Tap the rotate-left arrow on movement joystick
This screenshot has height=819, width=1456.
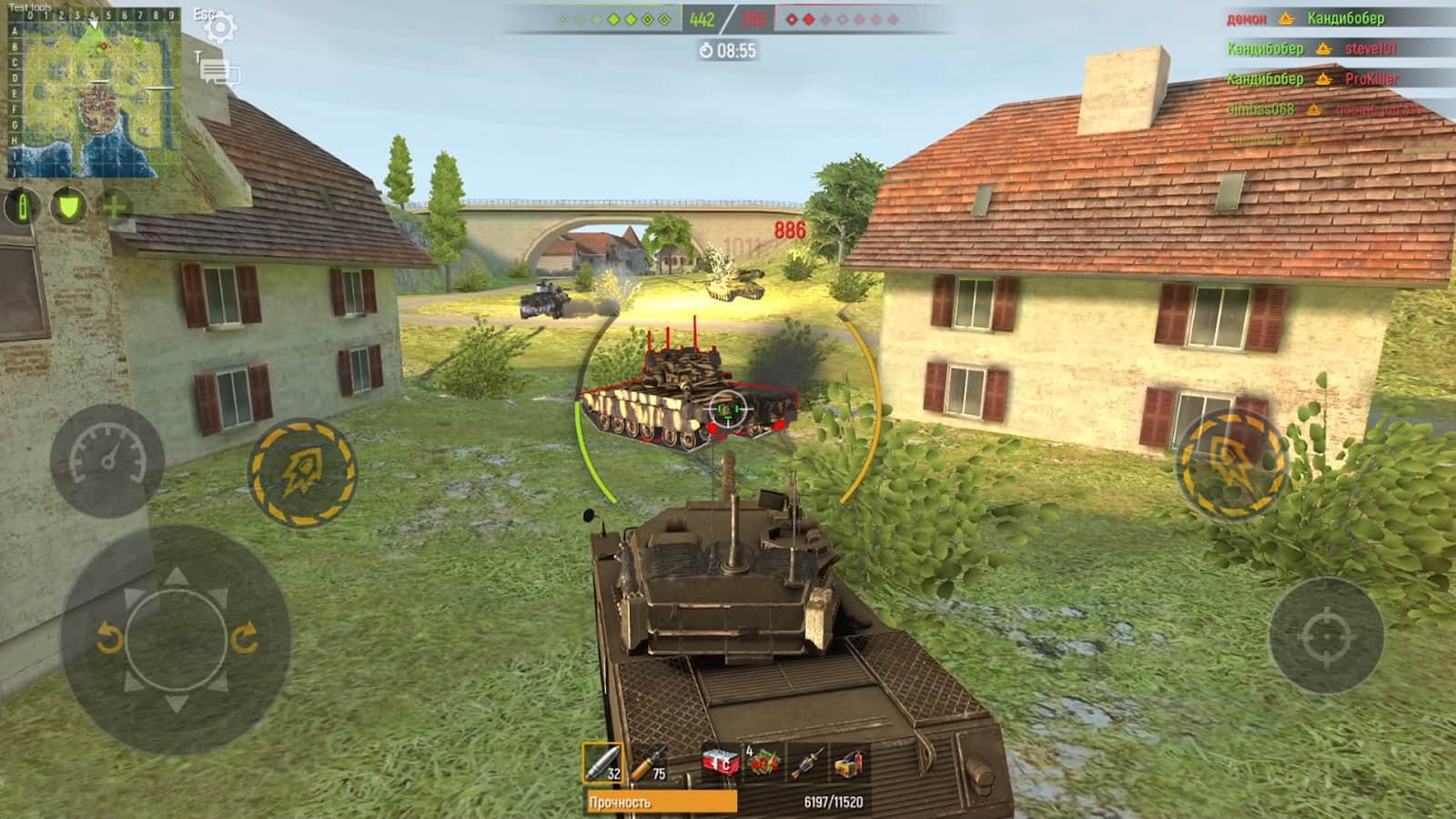tap(109, 638)
